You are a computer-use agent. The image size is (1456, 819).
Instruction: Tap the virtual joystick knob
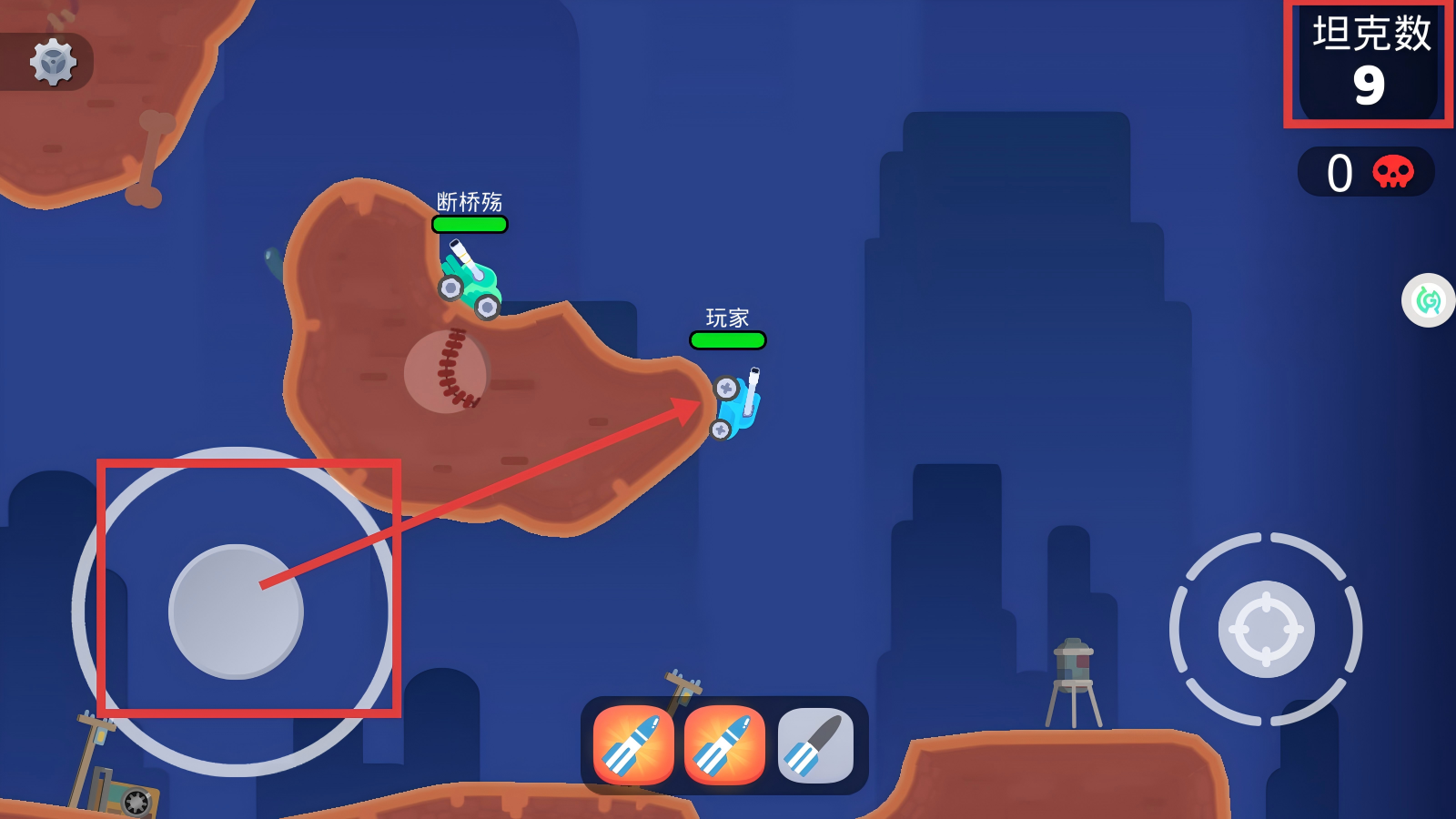tap(236, 612)
